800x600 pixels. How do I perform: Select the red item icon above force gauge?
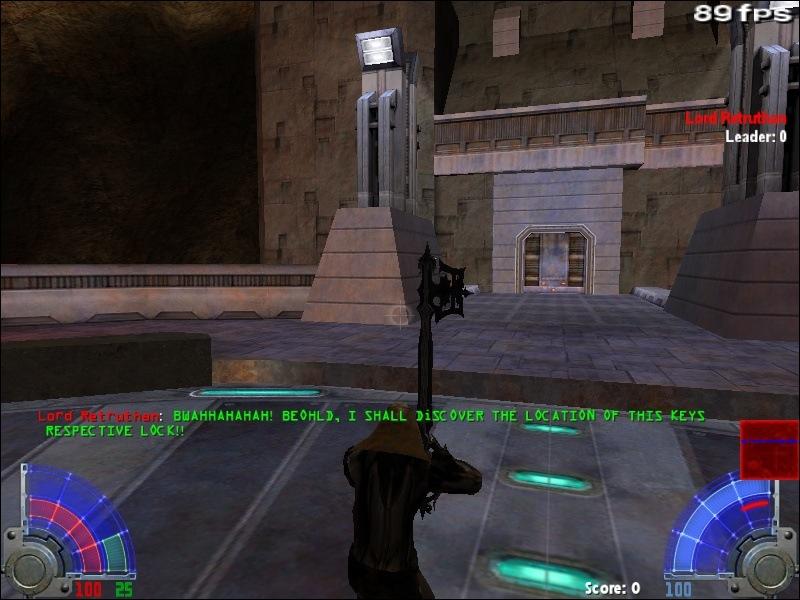768,447
